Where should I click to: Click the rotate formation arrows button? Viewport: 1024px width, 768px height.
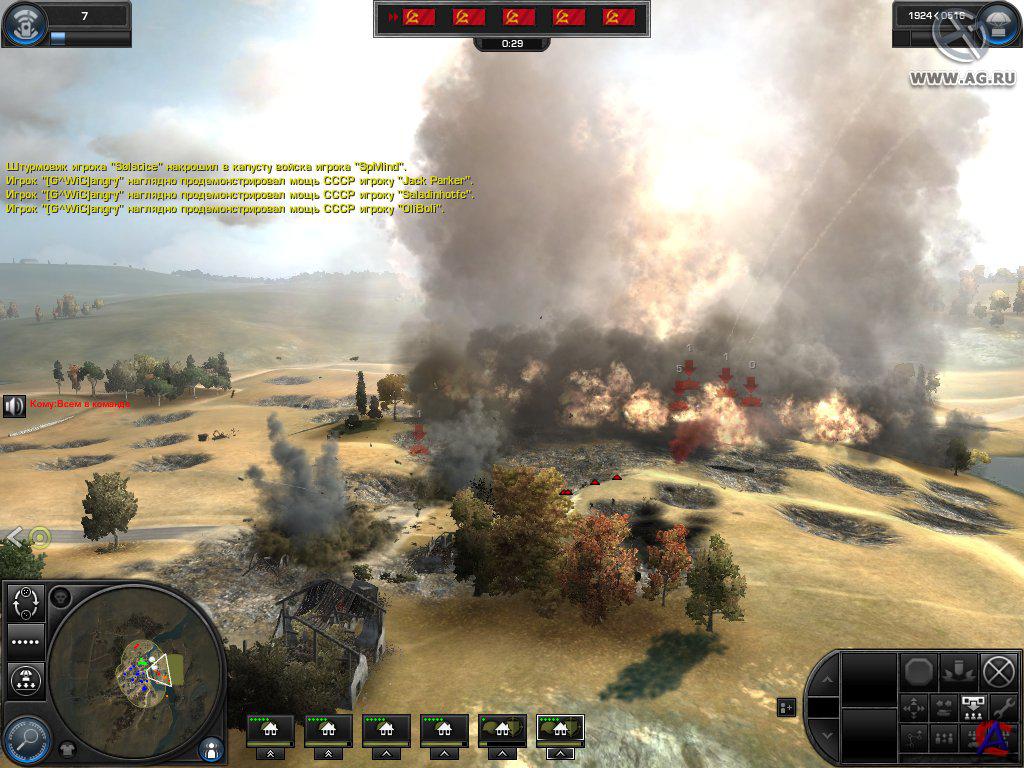coord(25,603)
